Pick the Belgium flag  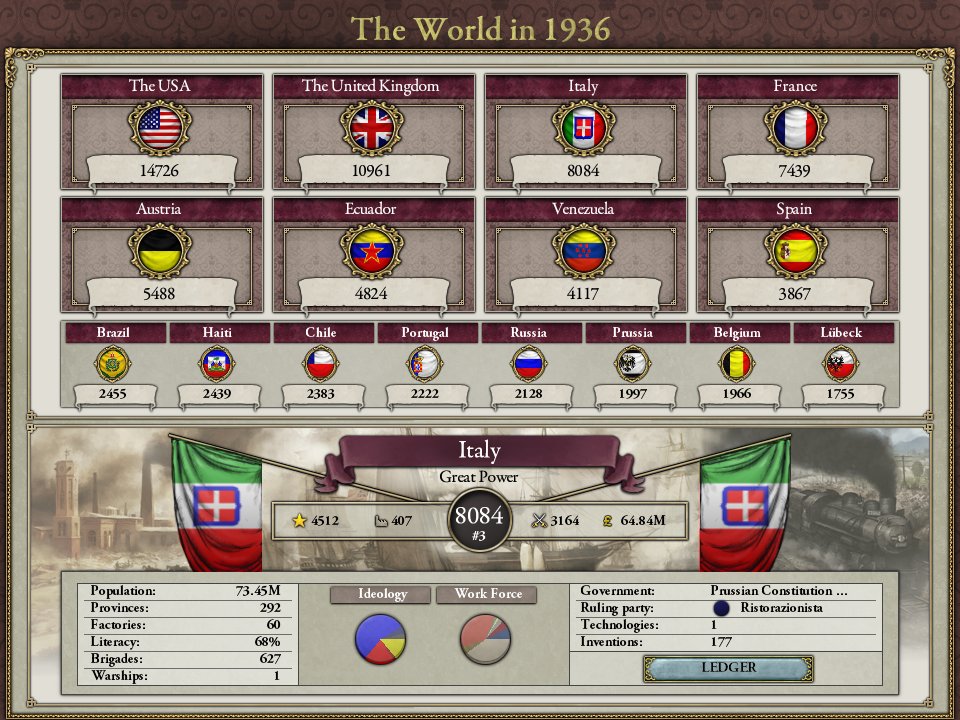pyautogui.click(x=737, y=364)
